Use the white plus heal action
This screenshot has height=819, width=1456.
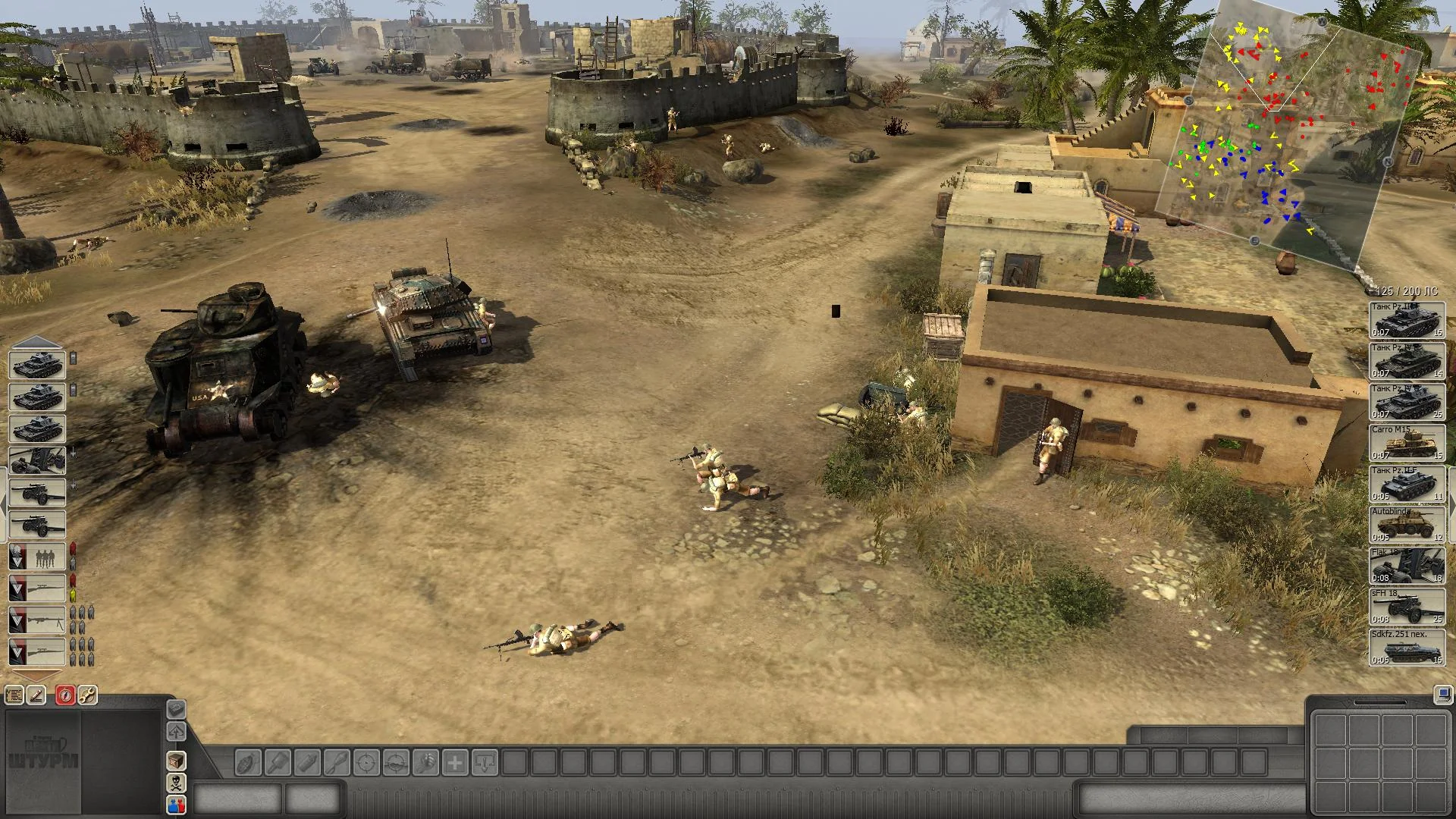(455, 762)
